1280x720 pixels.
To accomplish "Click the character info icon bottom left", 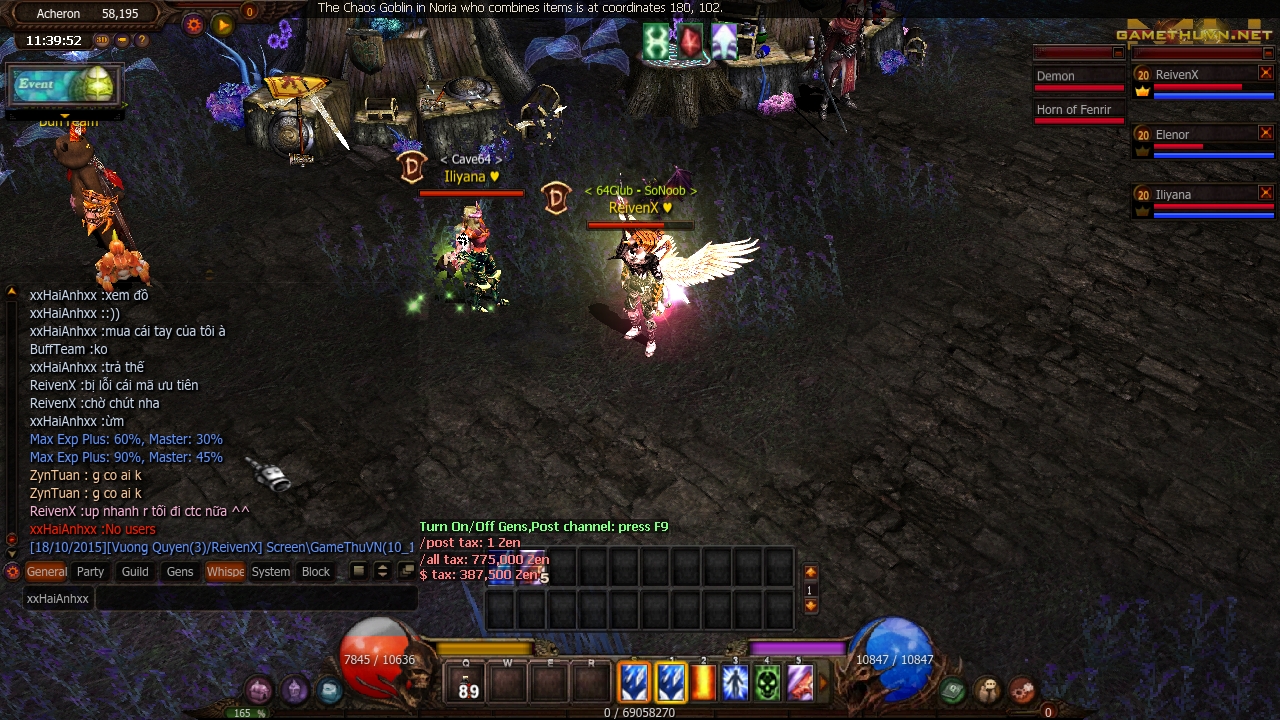I will click(294, 690).
